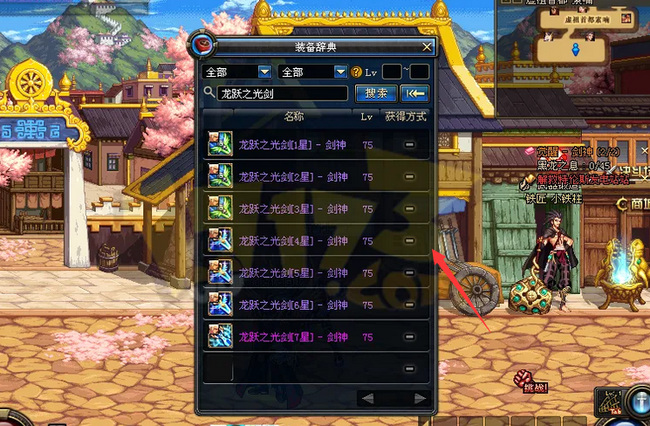
Task: Click the reset arrow button beside 搜索
Action: coord(414,93)
